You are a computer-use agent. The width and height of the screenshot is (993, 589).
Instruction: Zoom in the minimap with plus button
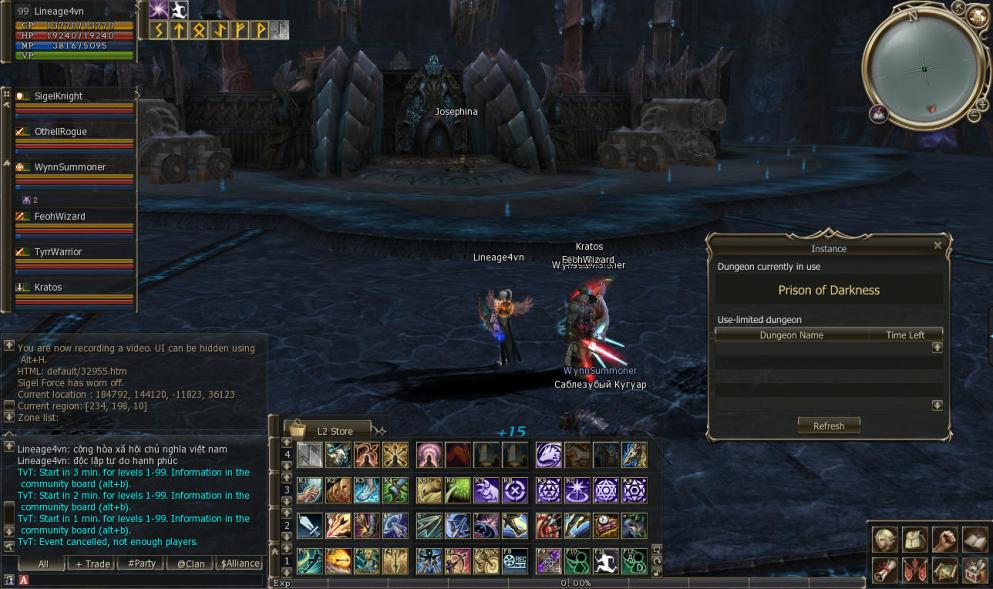pos(981,103)
